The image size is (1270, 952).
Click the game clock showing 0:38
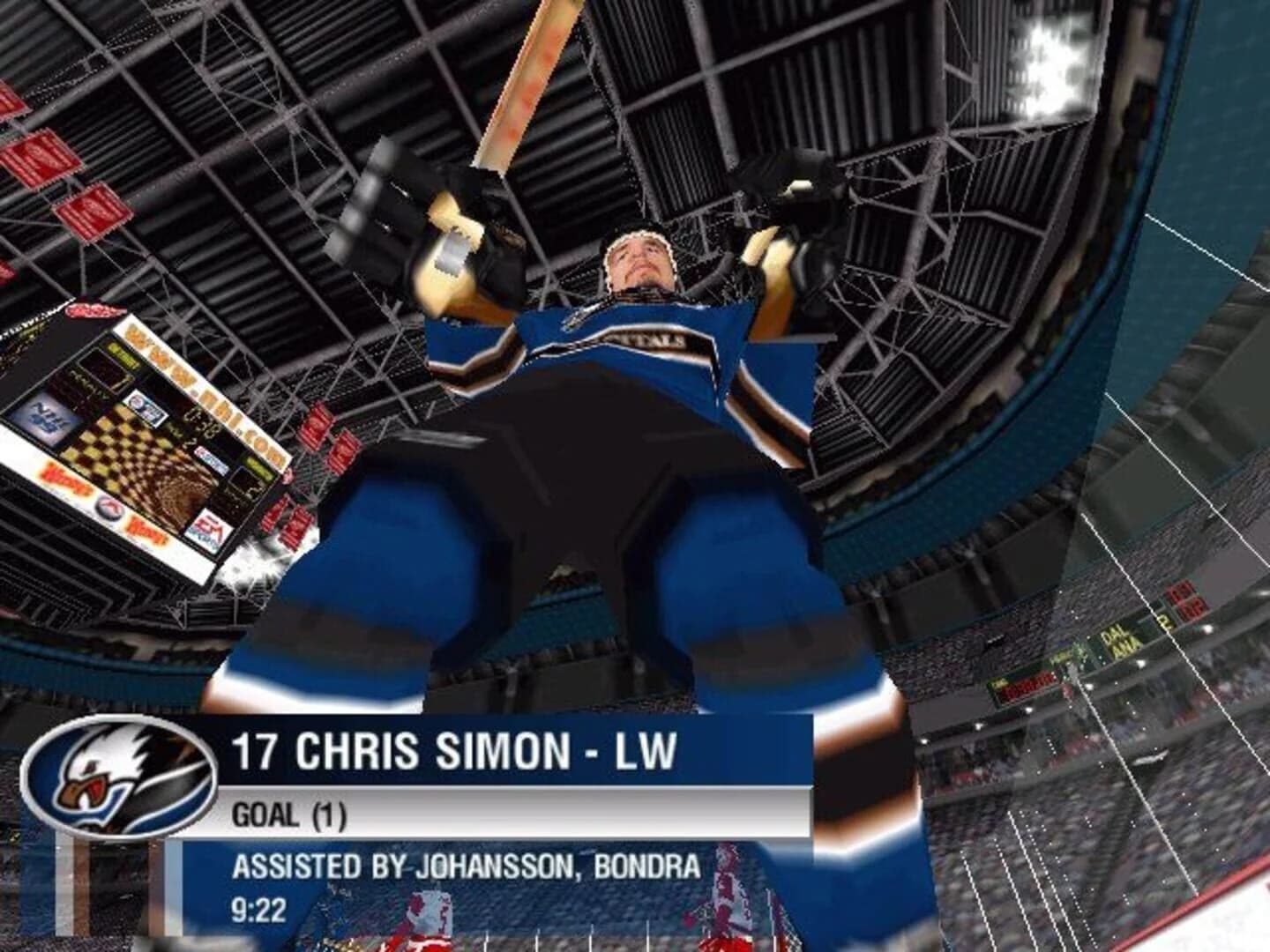(x=201, y=421)
